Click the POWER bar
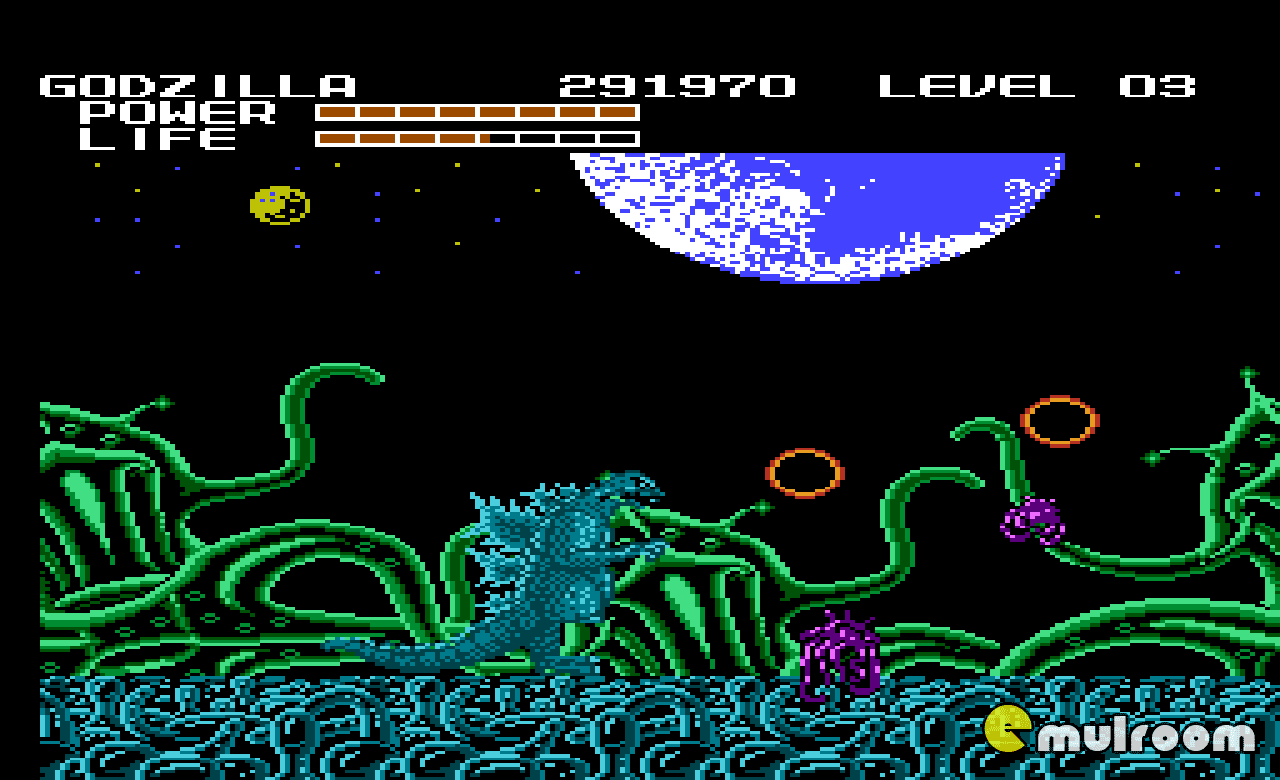The height and width of the screenshot is (780, 1280). 475,113
